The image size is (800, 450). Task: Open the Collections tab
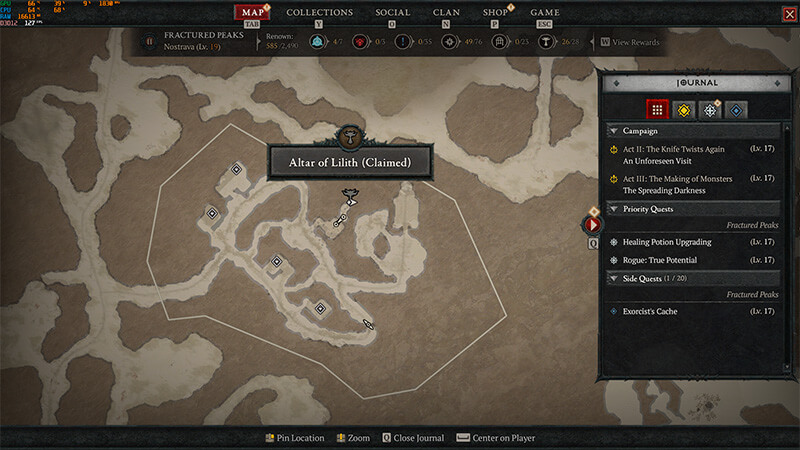pyautogui.click(x=319, y=12)
